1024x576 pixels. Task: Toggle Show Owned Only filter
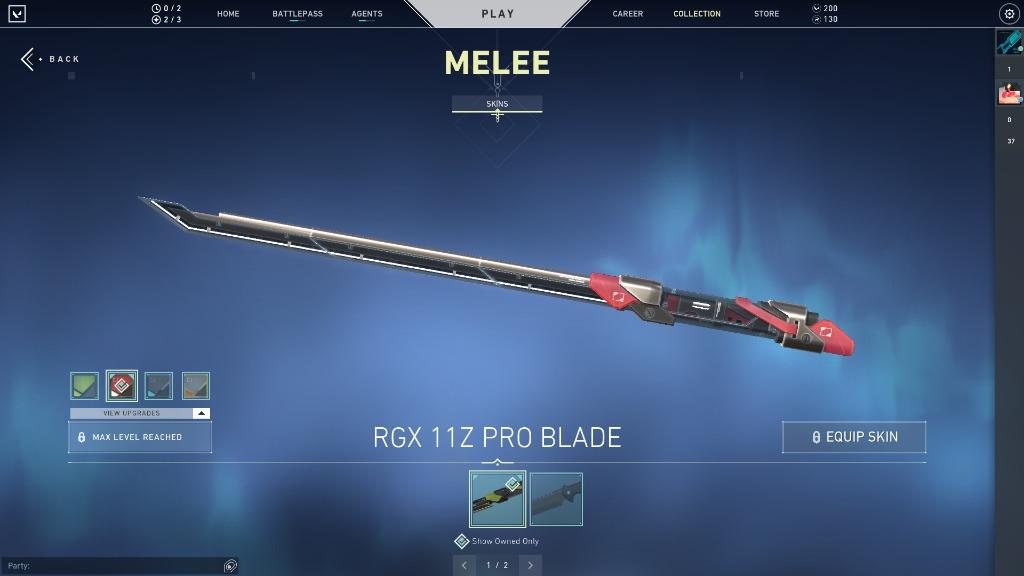pos(462,541)
